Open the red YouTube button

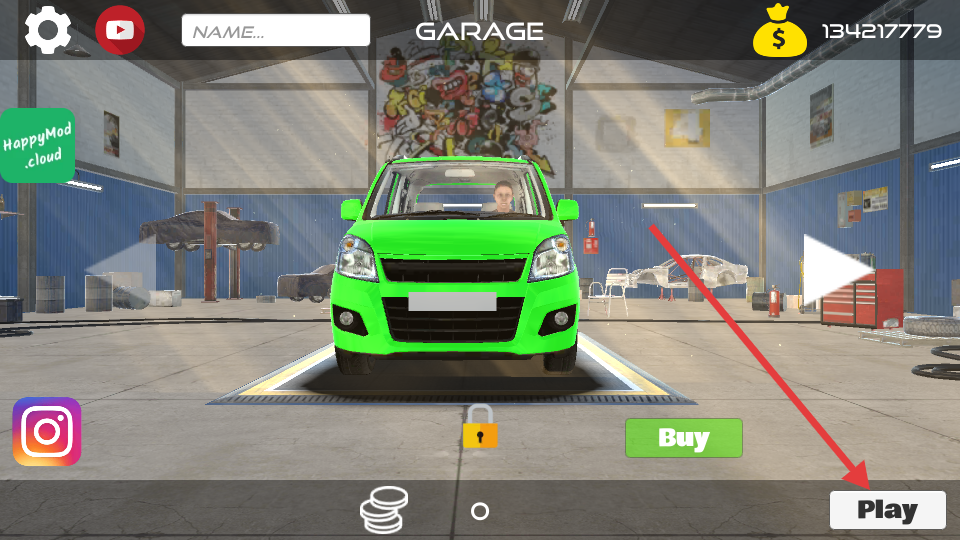pyautogui.click(x=120, y=30)
